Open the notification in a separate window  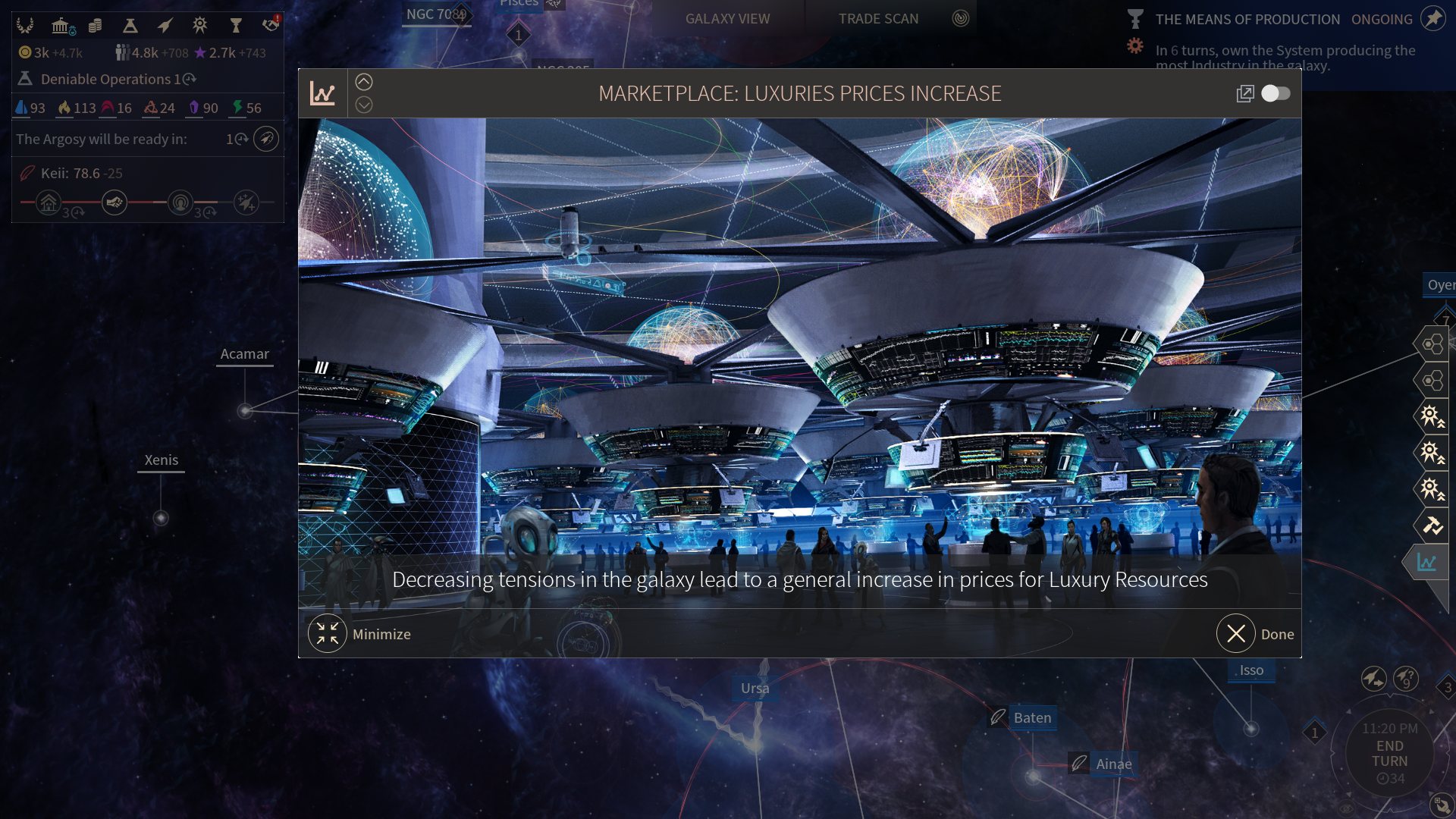(1244, 93)
